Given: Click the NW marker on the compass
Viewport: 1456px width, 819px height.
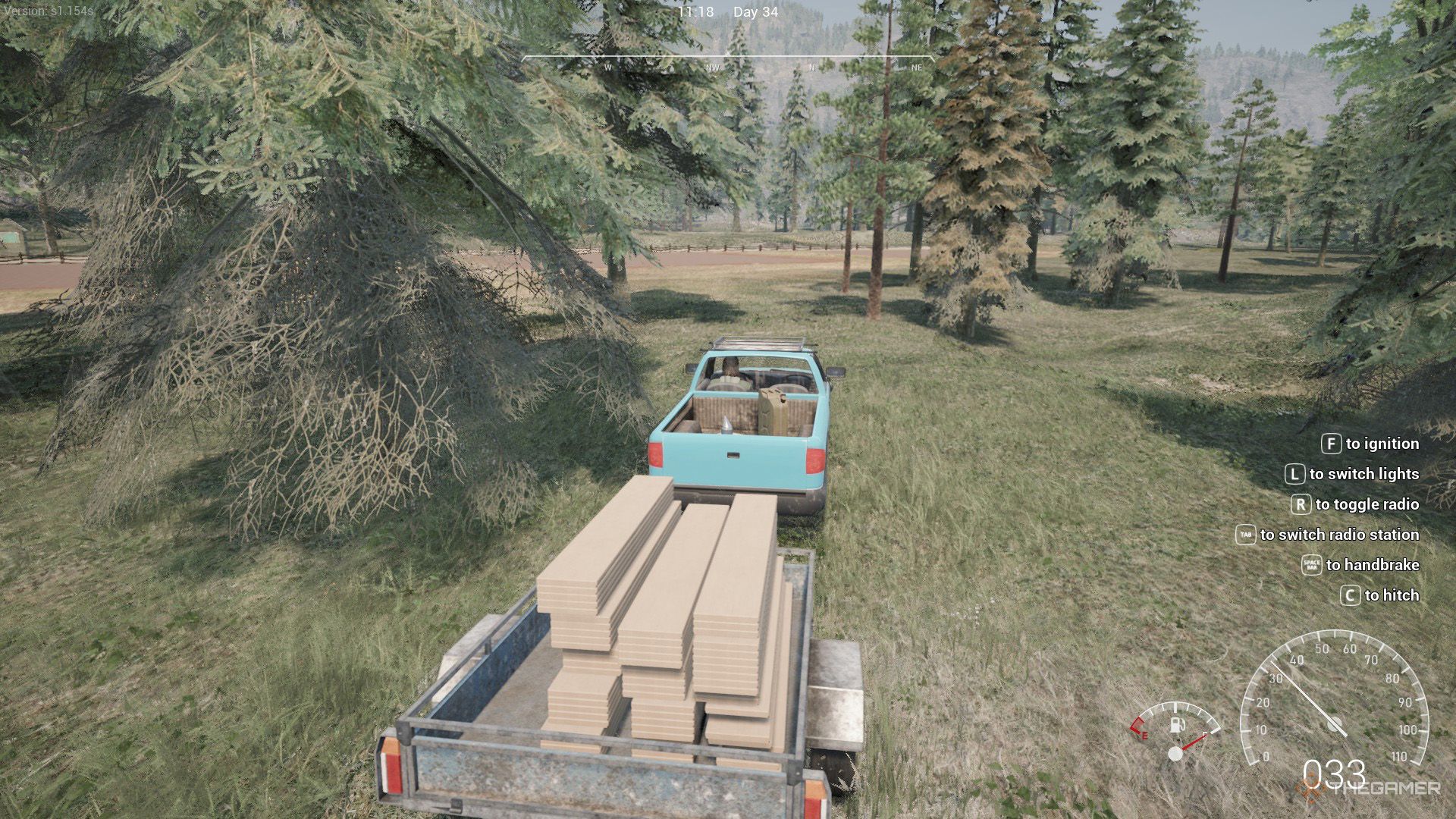Looking at the screenshot, I should 711,67.
